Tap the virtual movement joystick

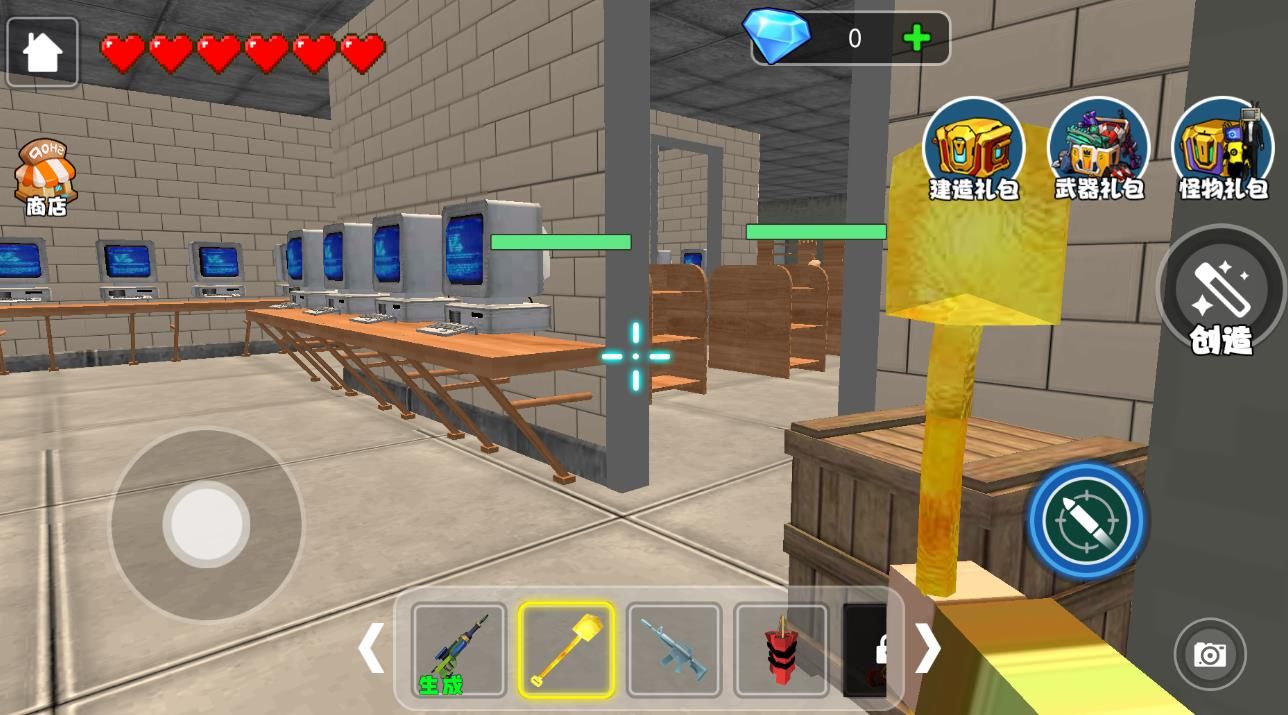207,523
